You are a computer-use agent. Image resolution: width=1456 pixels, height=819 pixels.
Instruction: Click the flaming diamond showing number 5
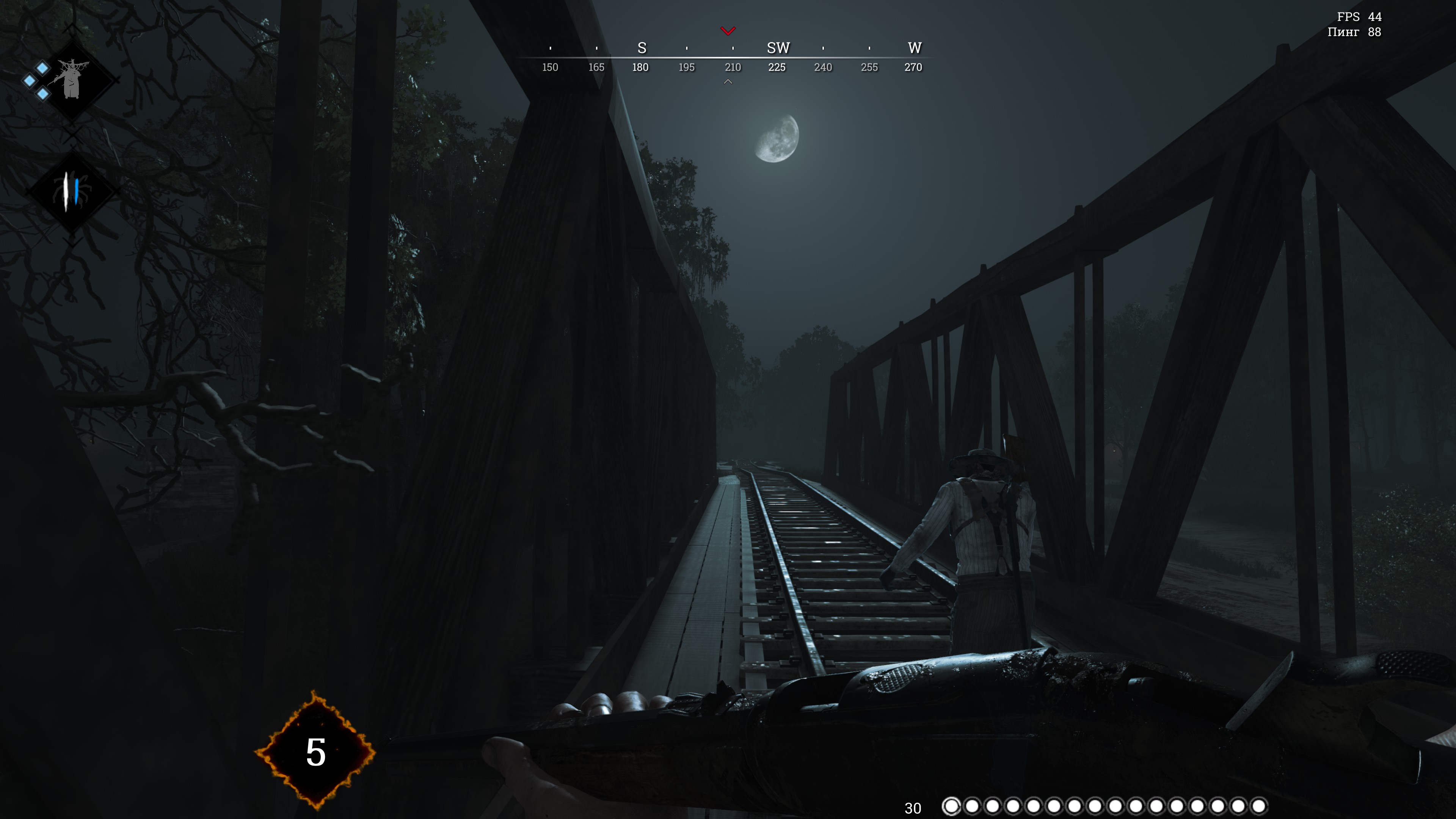point(315,751)
